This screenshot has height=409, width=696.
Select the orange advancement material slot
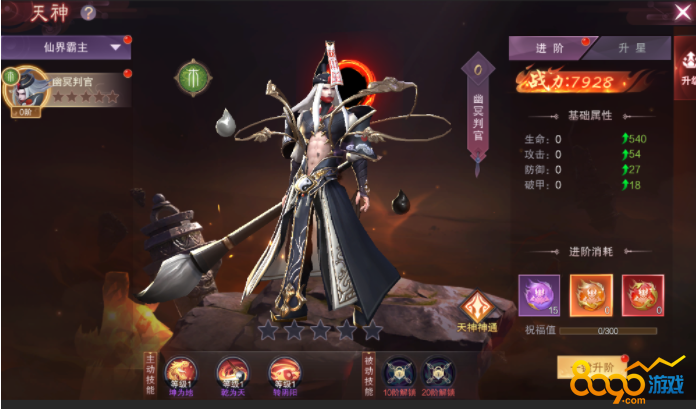tap(590, 294)
